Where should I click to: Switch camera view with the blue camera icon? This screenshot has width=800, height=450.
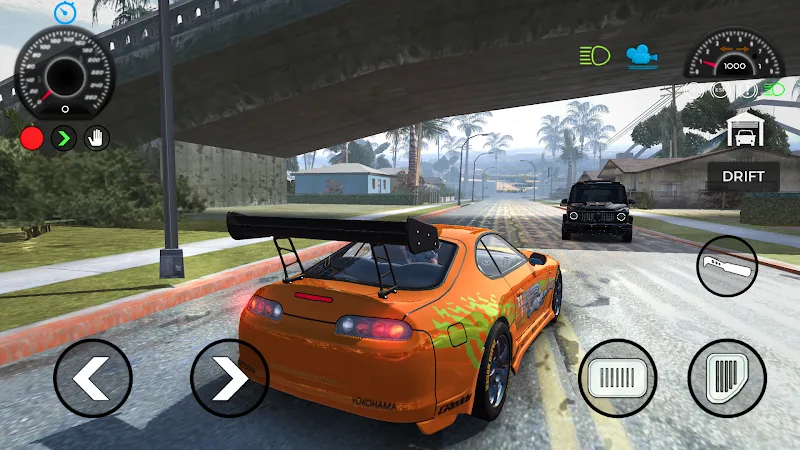(642, 55)
